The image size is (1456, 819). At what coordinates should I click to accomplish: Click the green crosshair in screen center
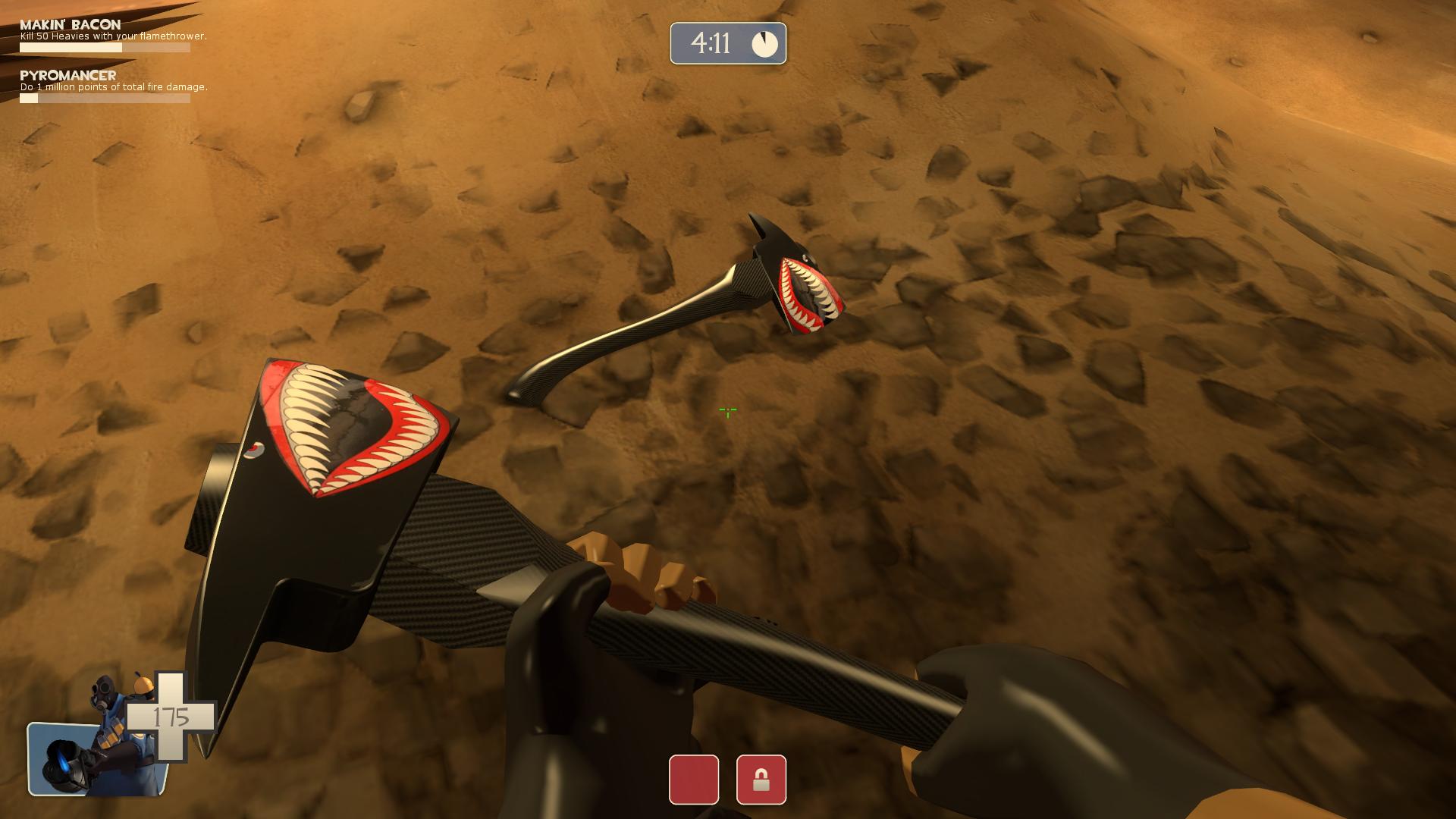[727, 412]
